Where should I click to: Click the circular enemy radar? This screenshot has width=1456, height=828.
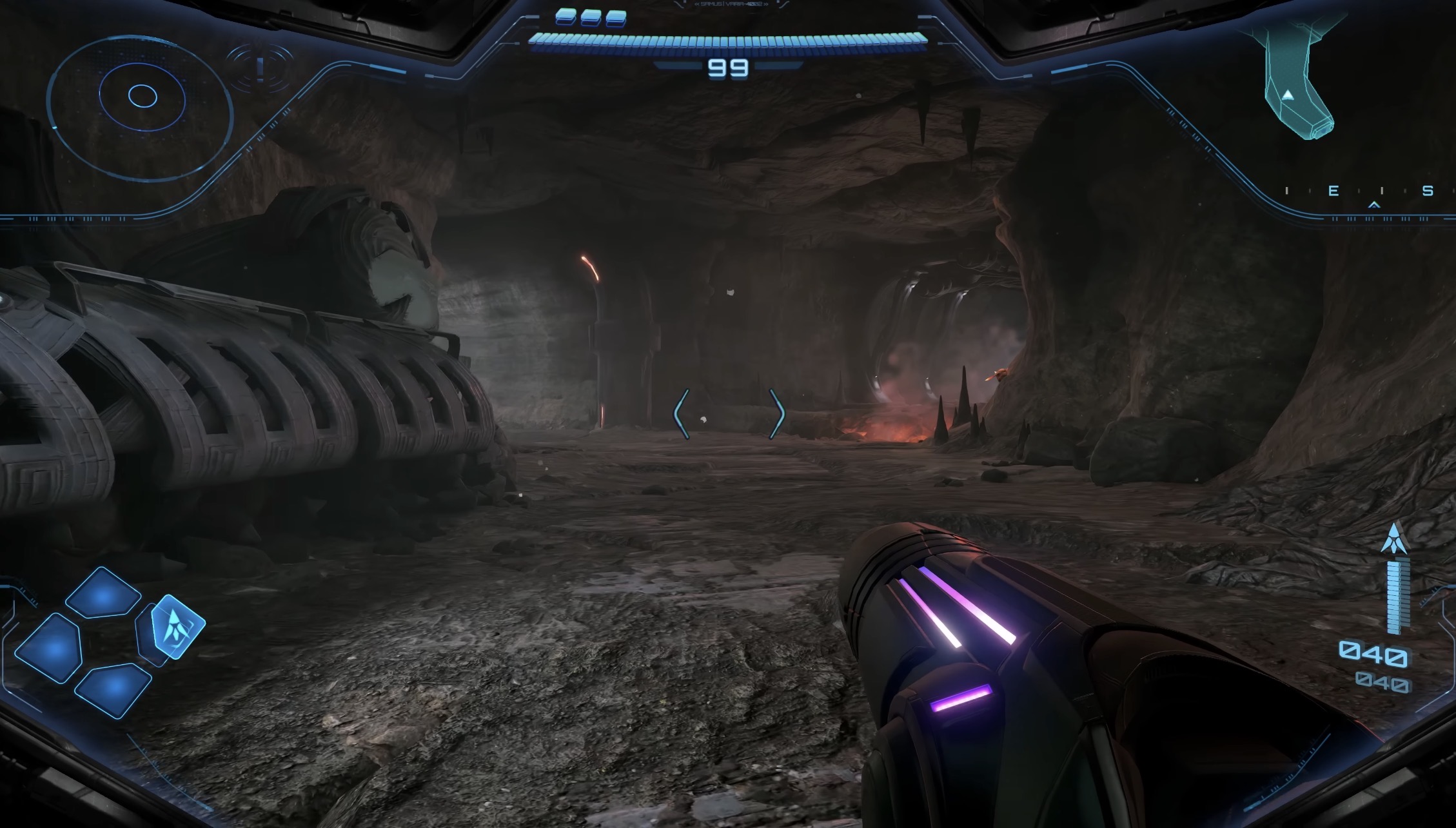point(140,103)
